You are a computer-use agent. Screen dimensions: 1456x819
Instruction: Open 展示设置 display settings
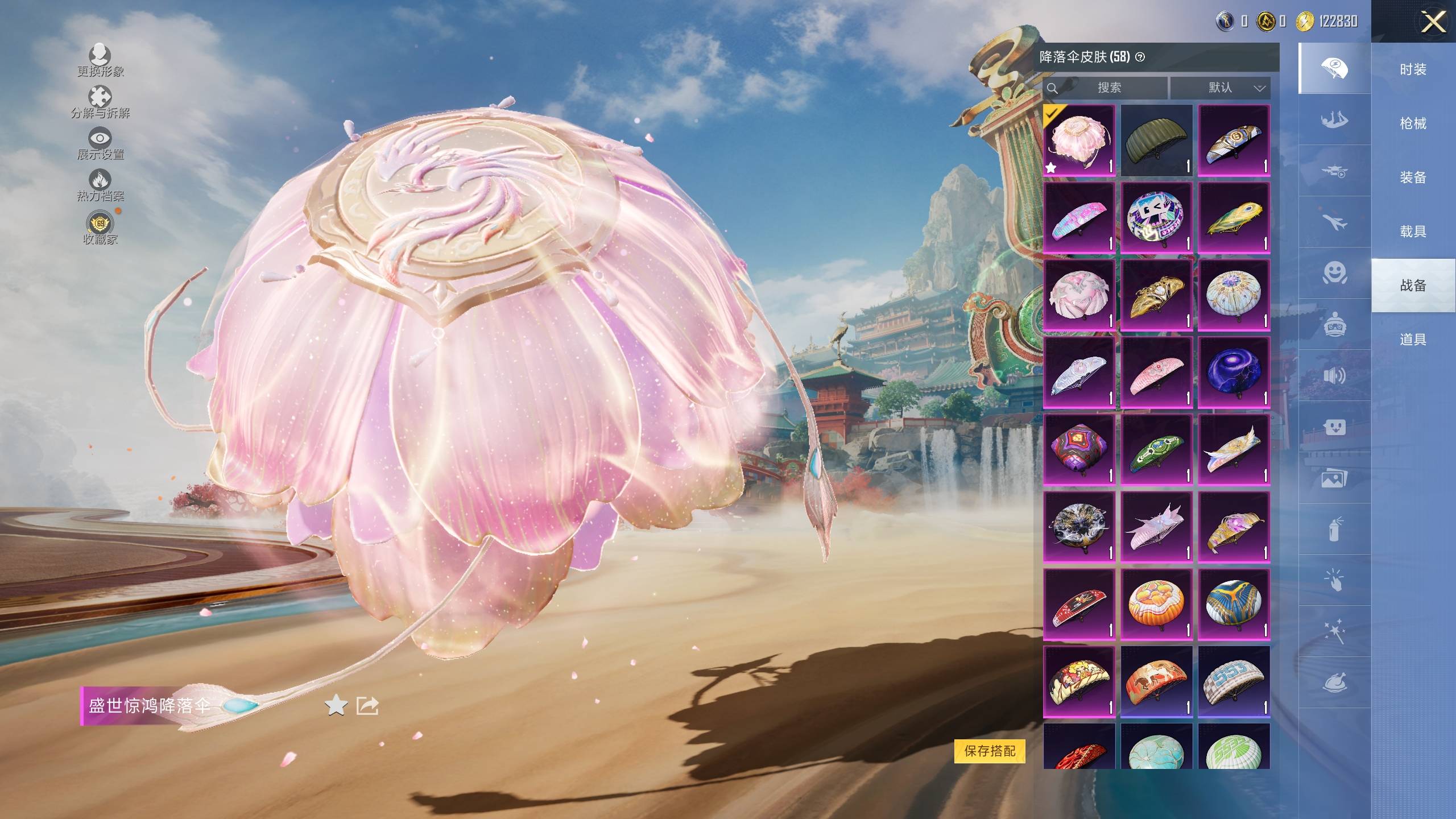100,143
